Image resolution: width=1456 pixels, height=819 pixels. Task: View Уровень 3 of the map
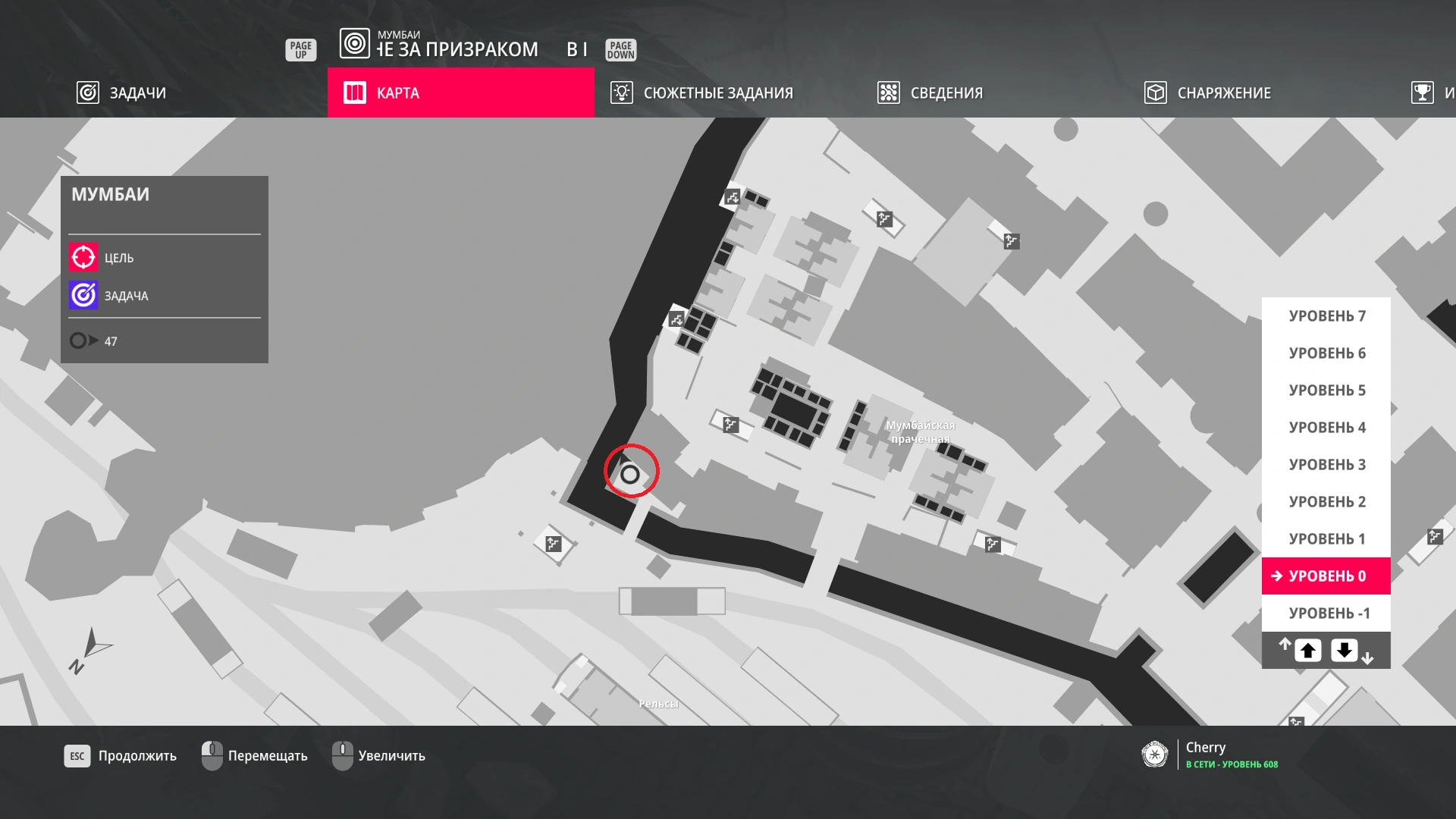coord(1326,465)
